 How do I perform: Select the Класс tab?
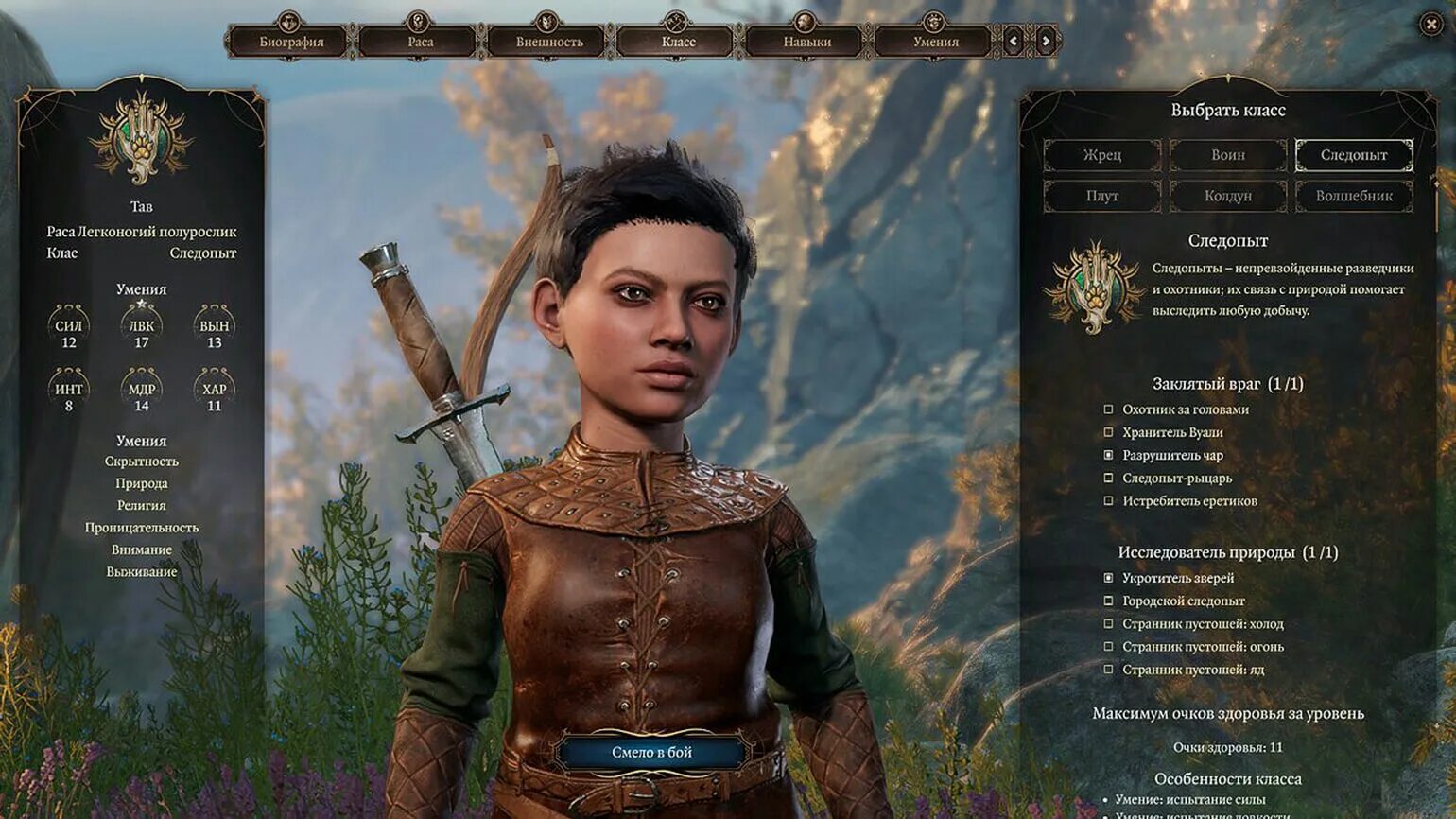678,42
